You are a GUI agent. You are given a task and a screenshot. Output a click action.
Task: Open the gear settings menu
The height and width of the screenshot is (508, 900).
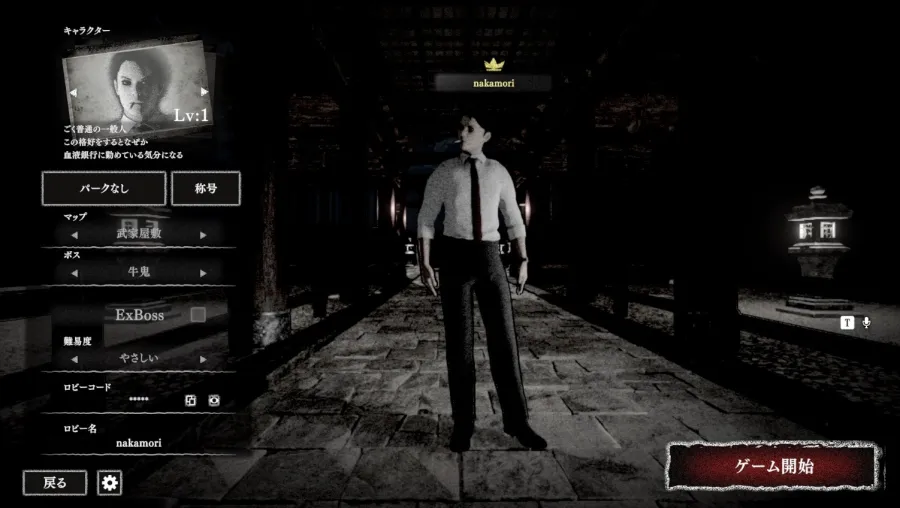pos(110,483)
